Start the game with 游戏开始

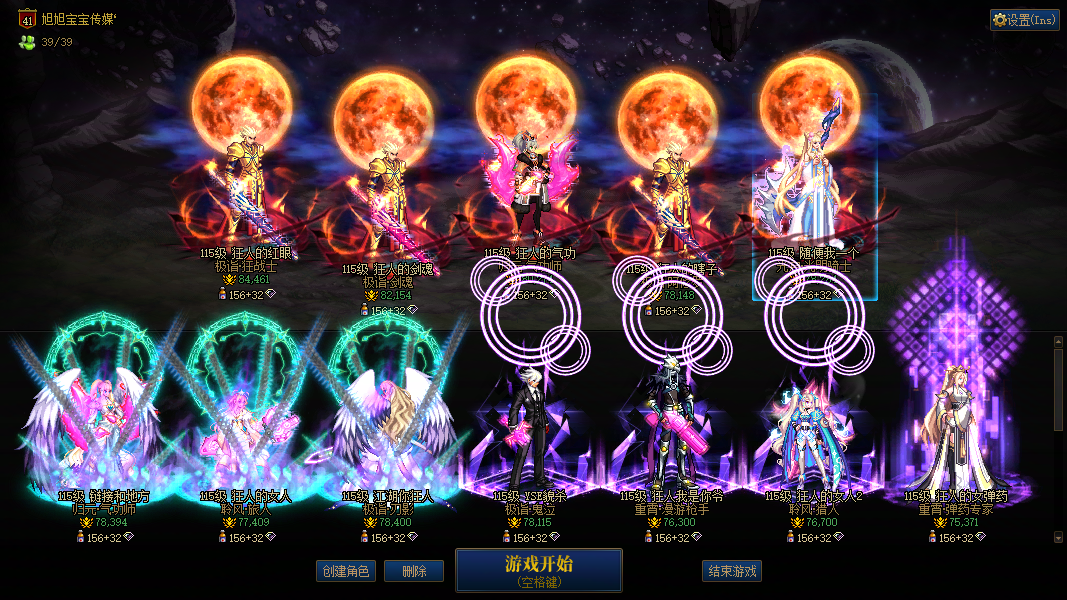click(538, 570)
